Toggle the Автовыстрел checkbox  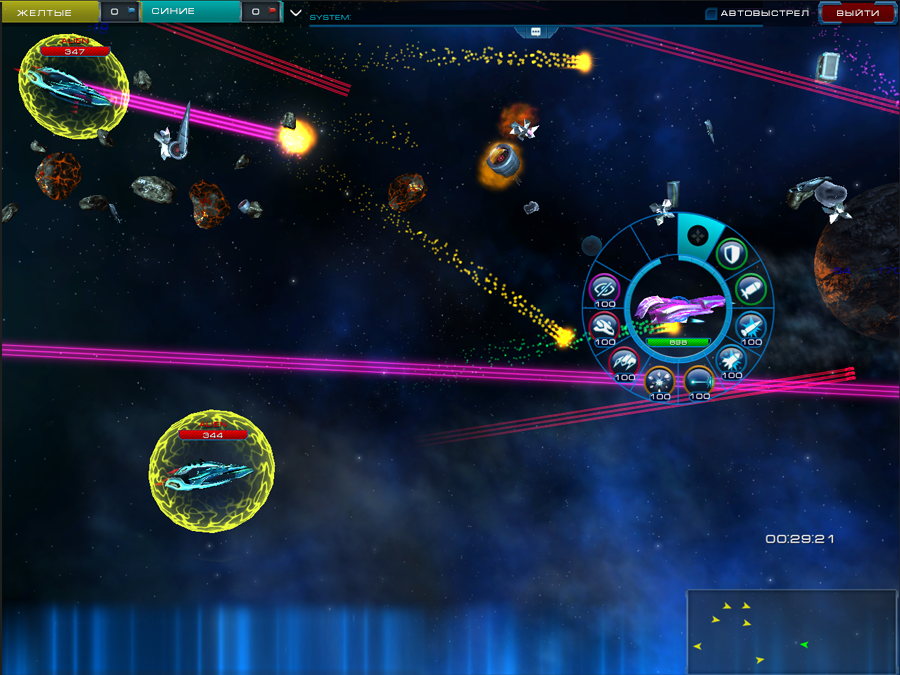711,13
